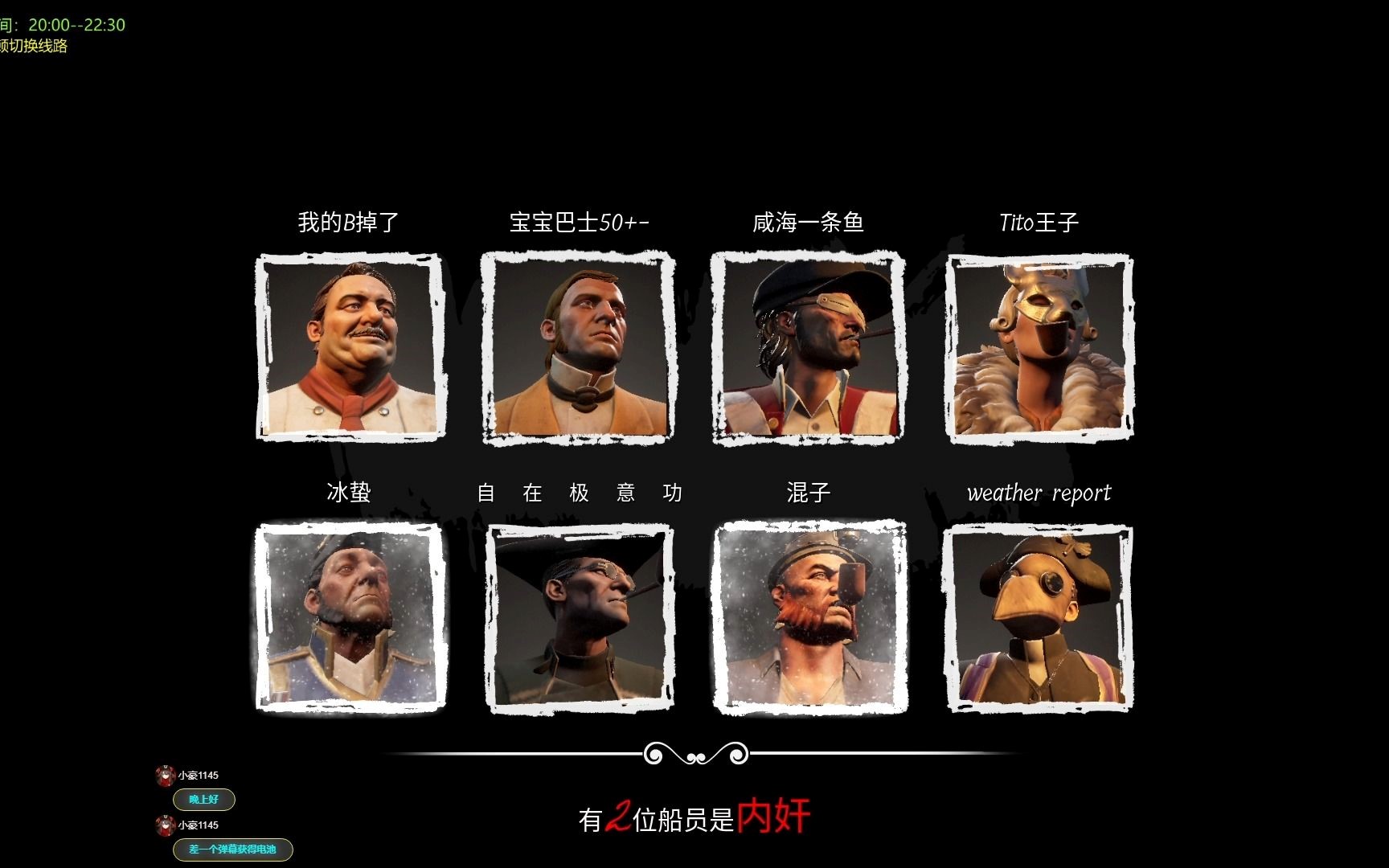
Task: Click the 晚上好 chat bubble
Action: click(x=203, y=799)
